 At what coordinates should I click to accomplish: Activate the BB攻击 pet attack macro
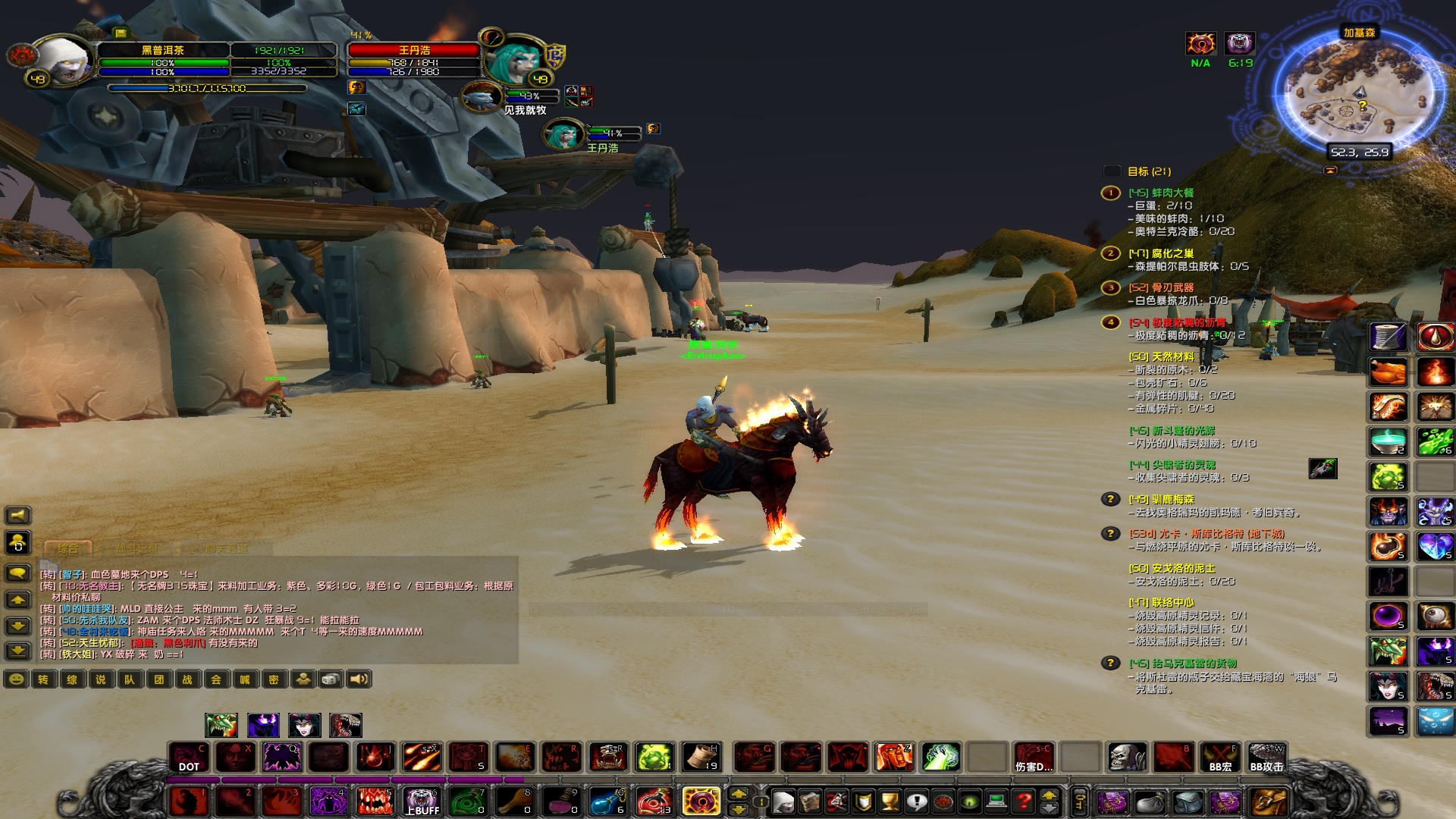[1266, 757]
